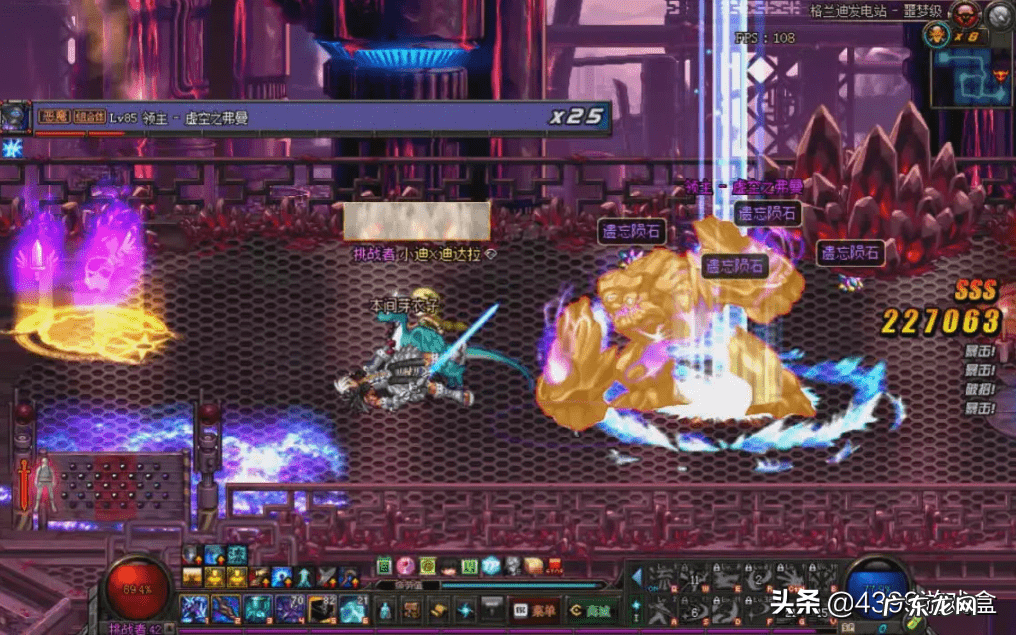Open the pink question mark icon
Screen dimensions: 1016x635
click(406, 566)
